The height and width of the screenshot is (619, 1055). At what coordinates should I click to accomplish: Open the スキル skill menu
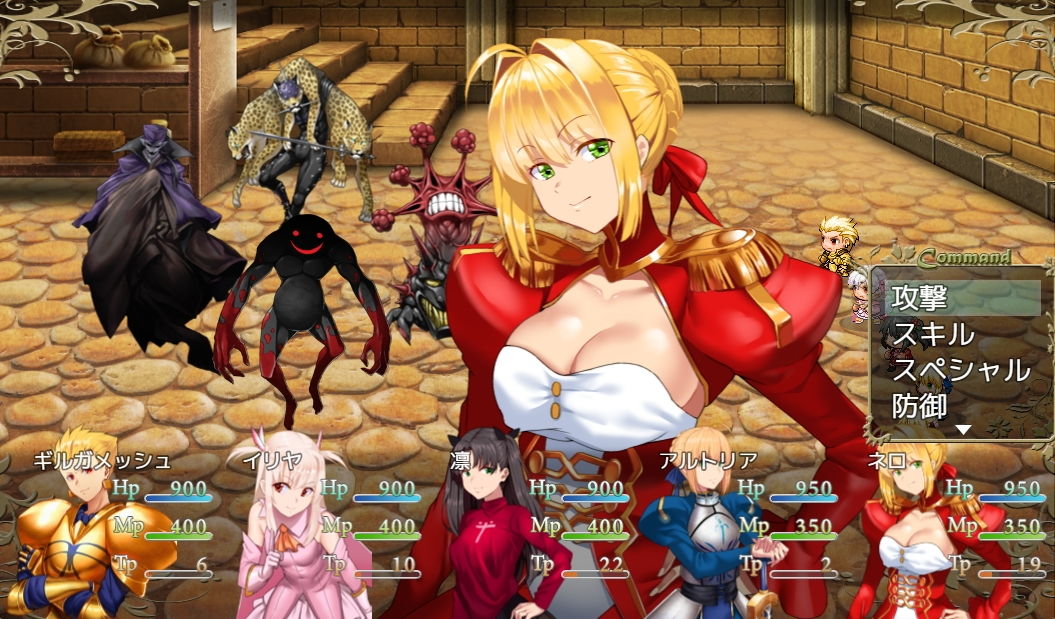tap(932, 334)
